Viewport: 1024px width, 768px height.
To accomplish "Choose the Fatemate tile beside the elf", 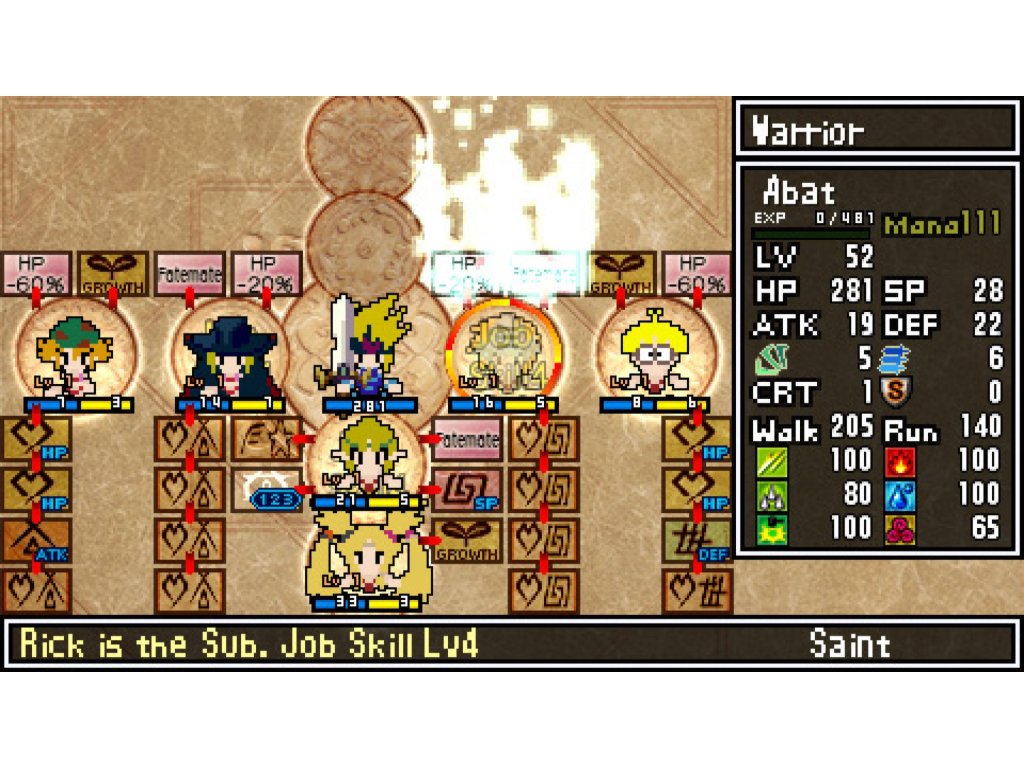I will 465,439.
